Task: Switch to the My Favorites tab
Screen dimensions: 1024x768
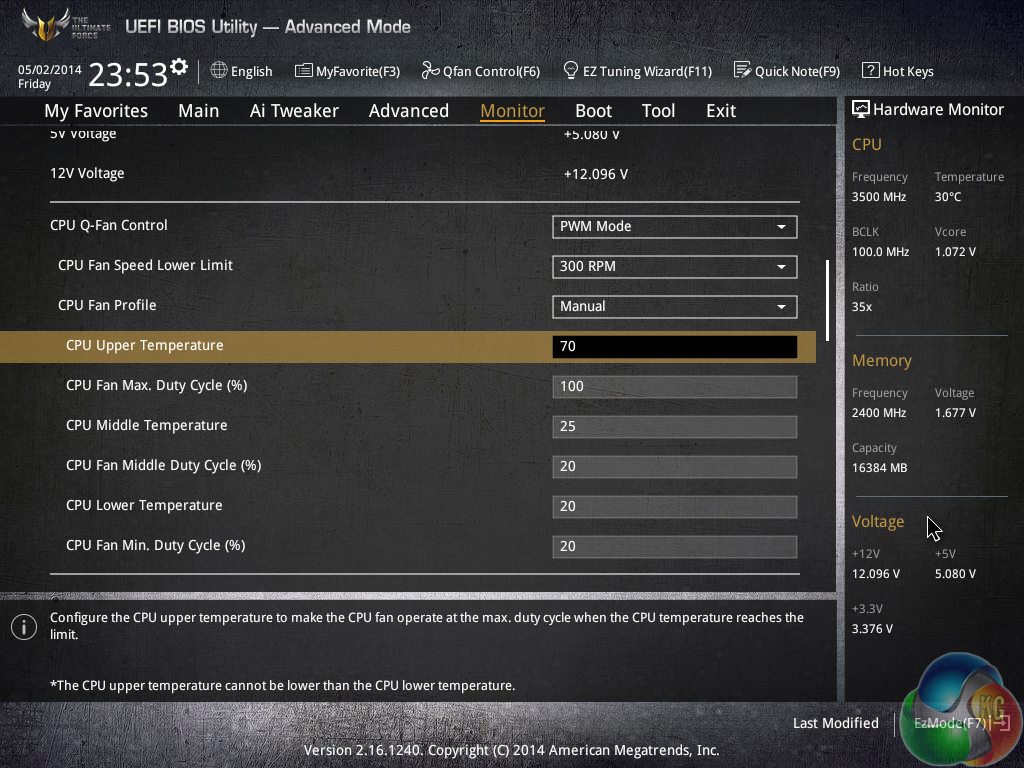Action: (96, 111)
